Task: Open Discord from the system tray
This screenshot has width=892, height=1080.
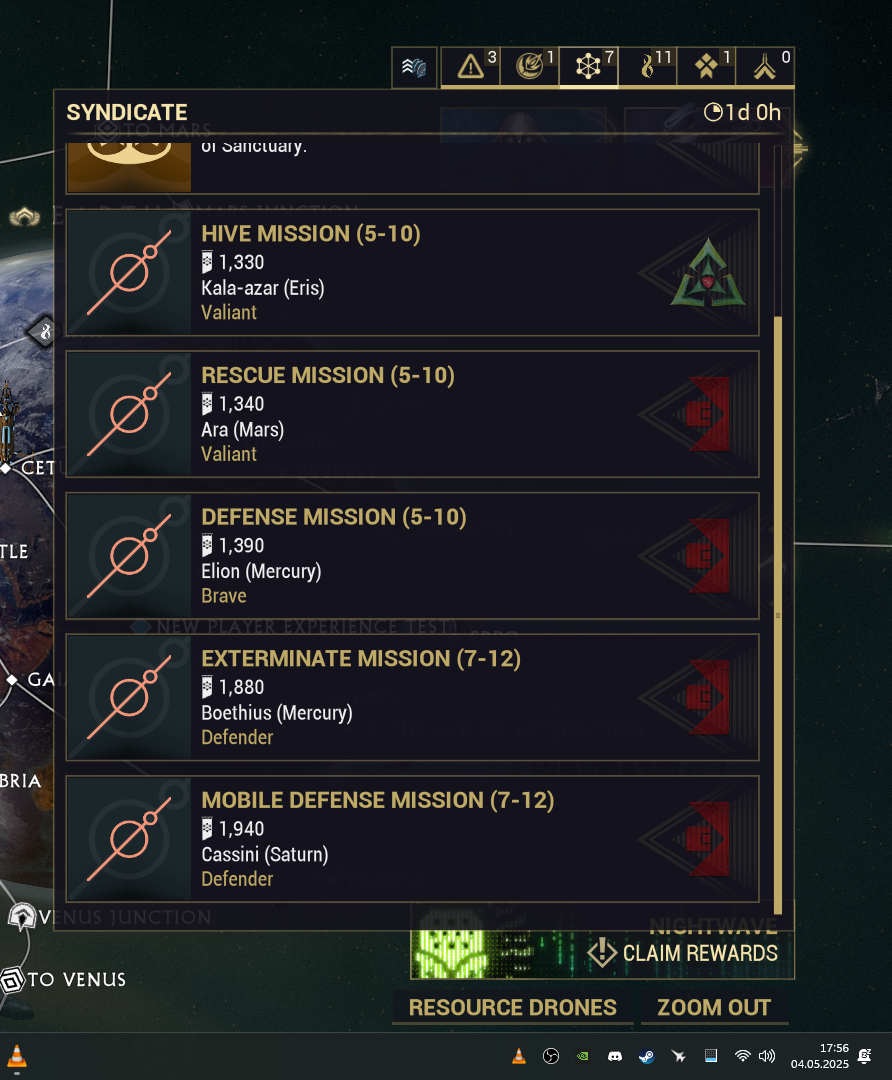Action: (615, 1056)
